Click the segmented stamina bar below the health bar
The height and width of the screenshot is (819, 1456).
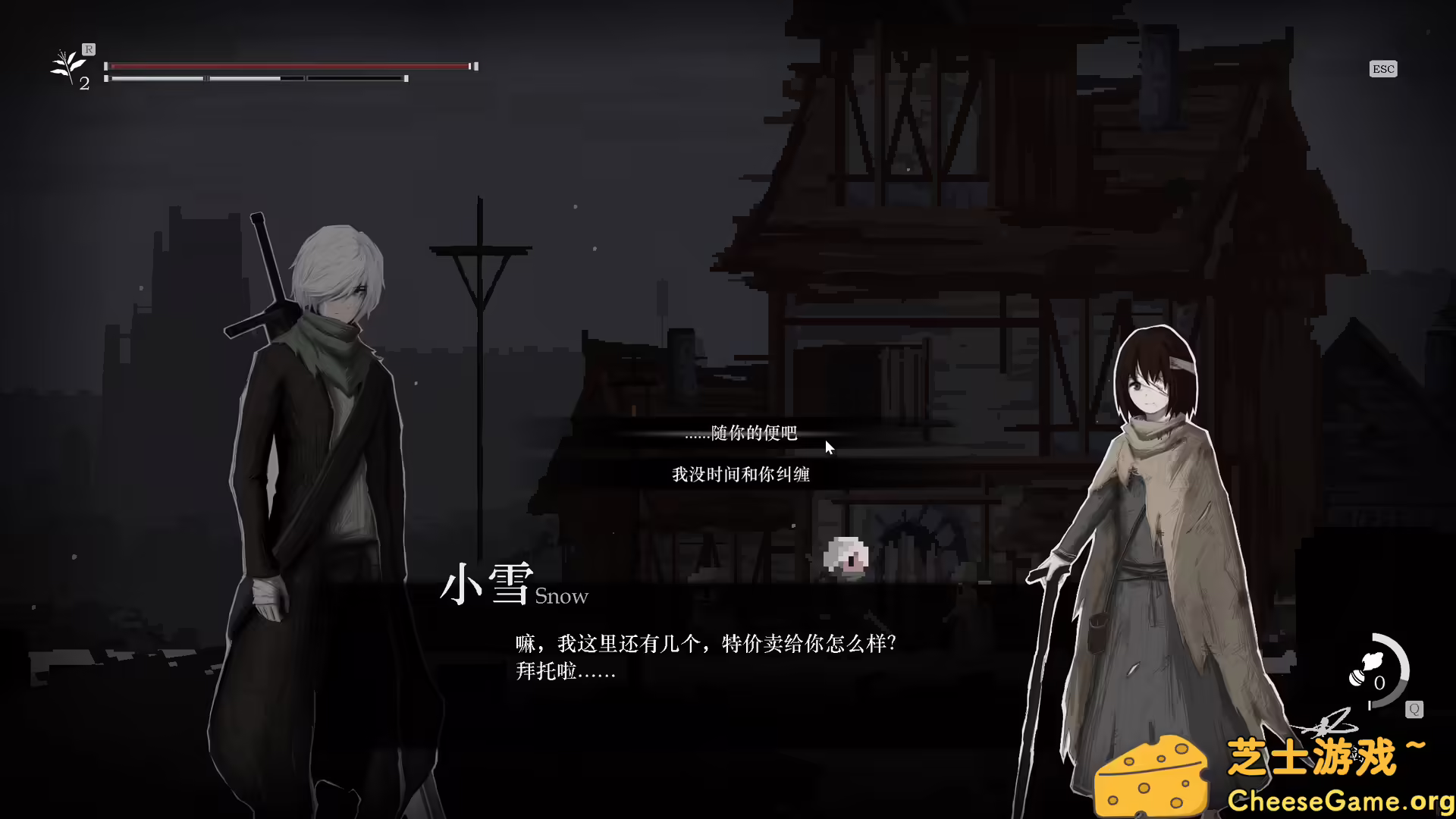click(258, 78)
